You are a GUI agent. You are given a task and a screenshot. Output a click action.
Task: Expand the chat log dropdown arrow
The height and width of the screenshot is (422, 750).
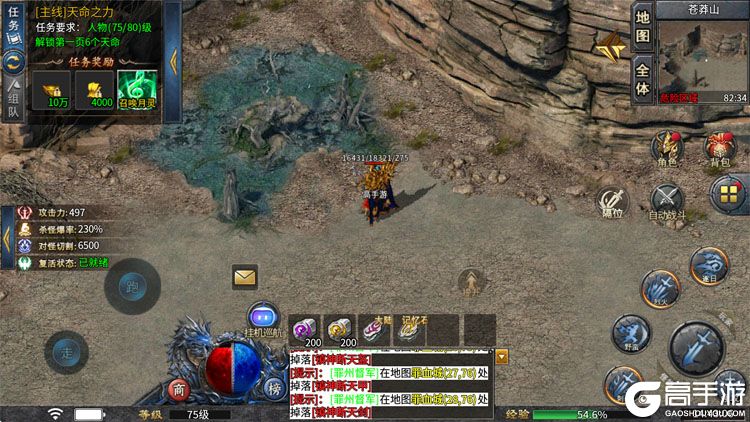(502, 356)
